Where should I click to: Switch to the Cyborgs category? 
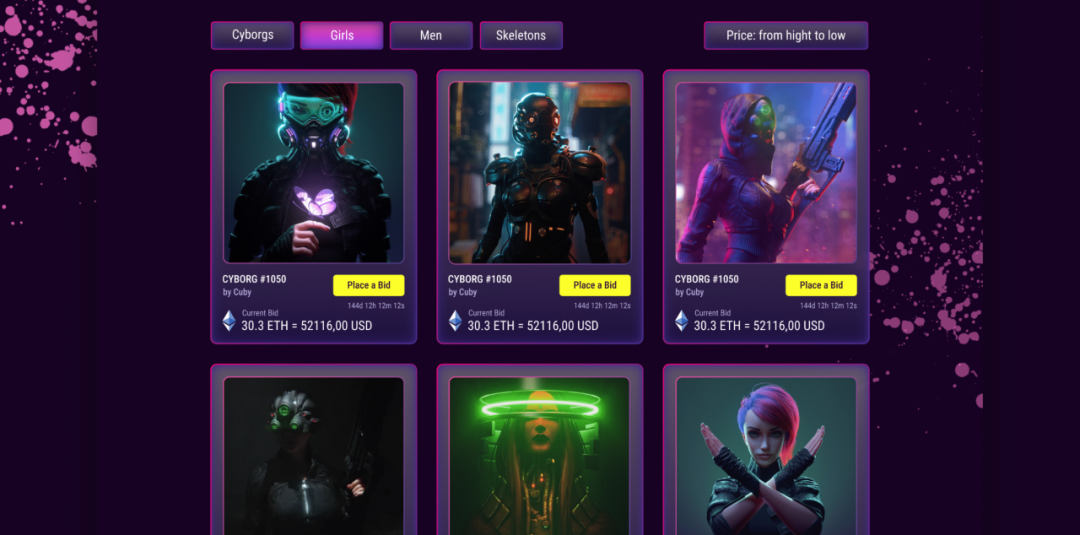coord(252,36)
